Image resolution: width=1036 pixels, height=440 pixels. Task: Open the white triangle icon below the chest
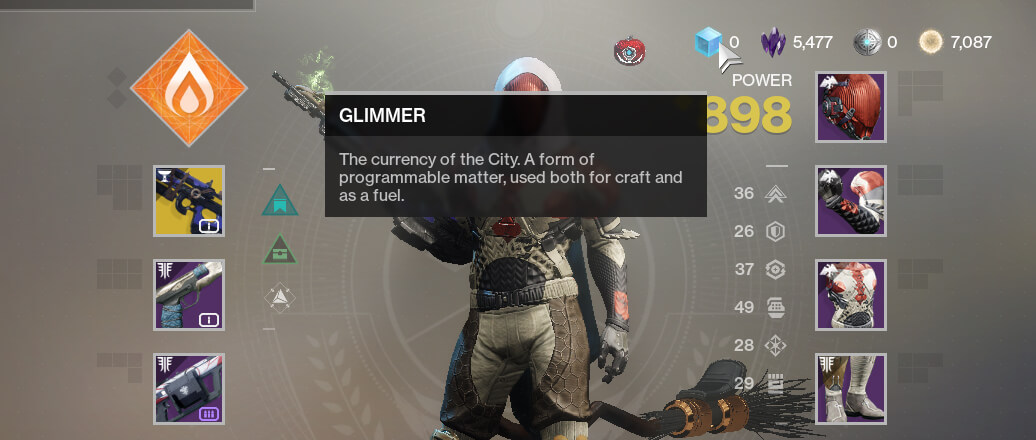tap(280, 296)
